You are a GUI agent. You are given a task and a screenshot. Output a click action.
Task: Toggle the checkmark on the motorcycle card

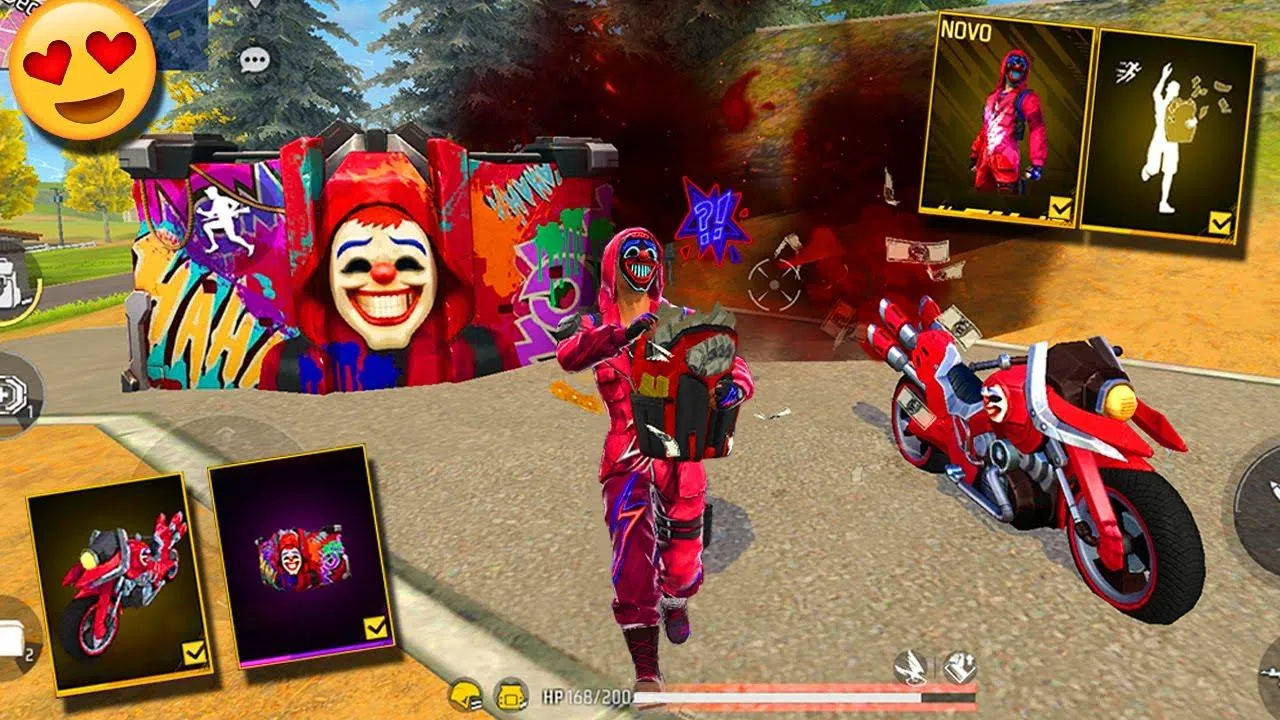coord(195,653)
